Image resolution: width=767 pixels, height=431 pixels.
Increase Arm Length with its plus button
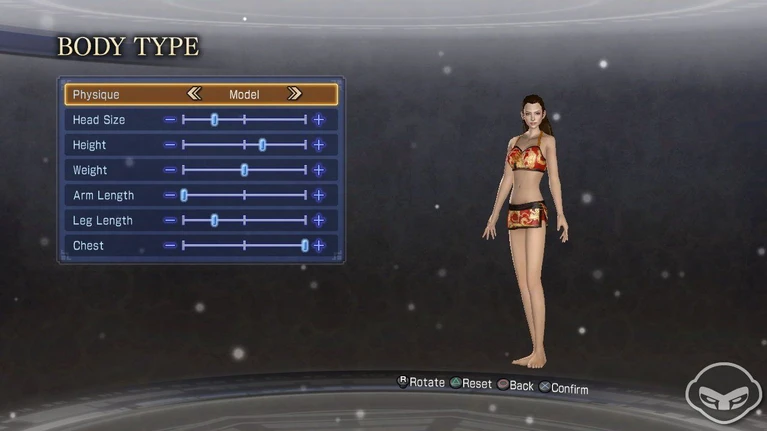pyautogui.click(x=319, y=195)
